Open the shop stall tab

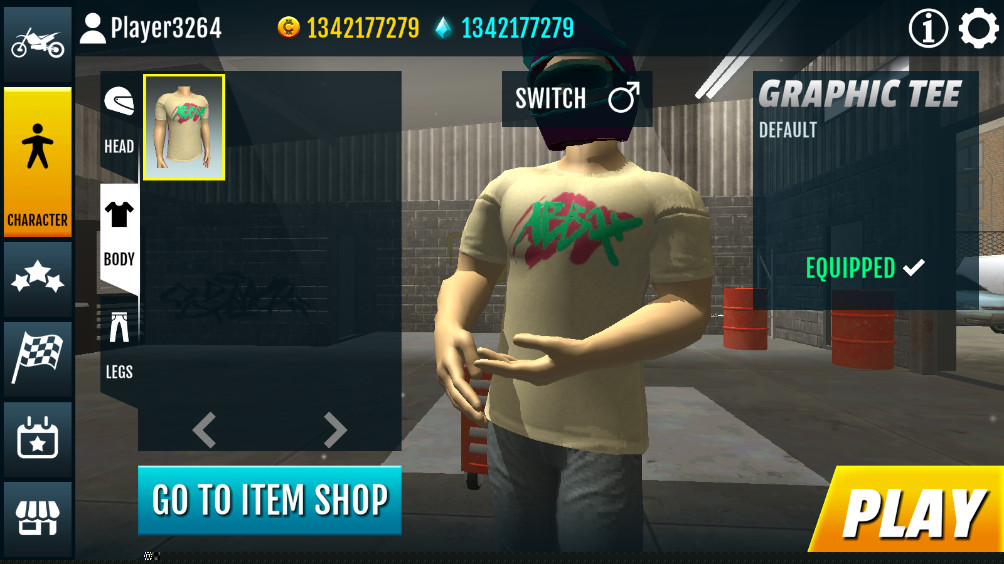(x=38, y=518)
